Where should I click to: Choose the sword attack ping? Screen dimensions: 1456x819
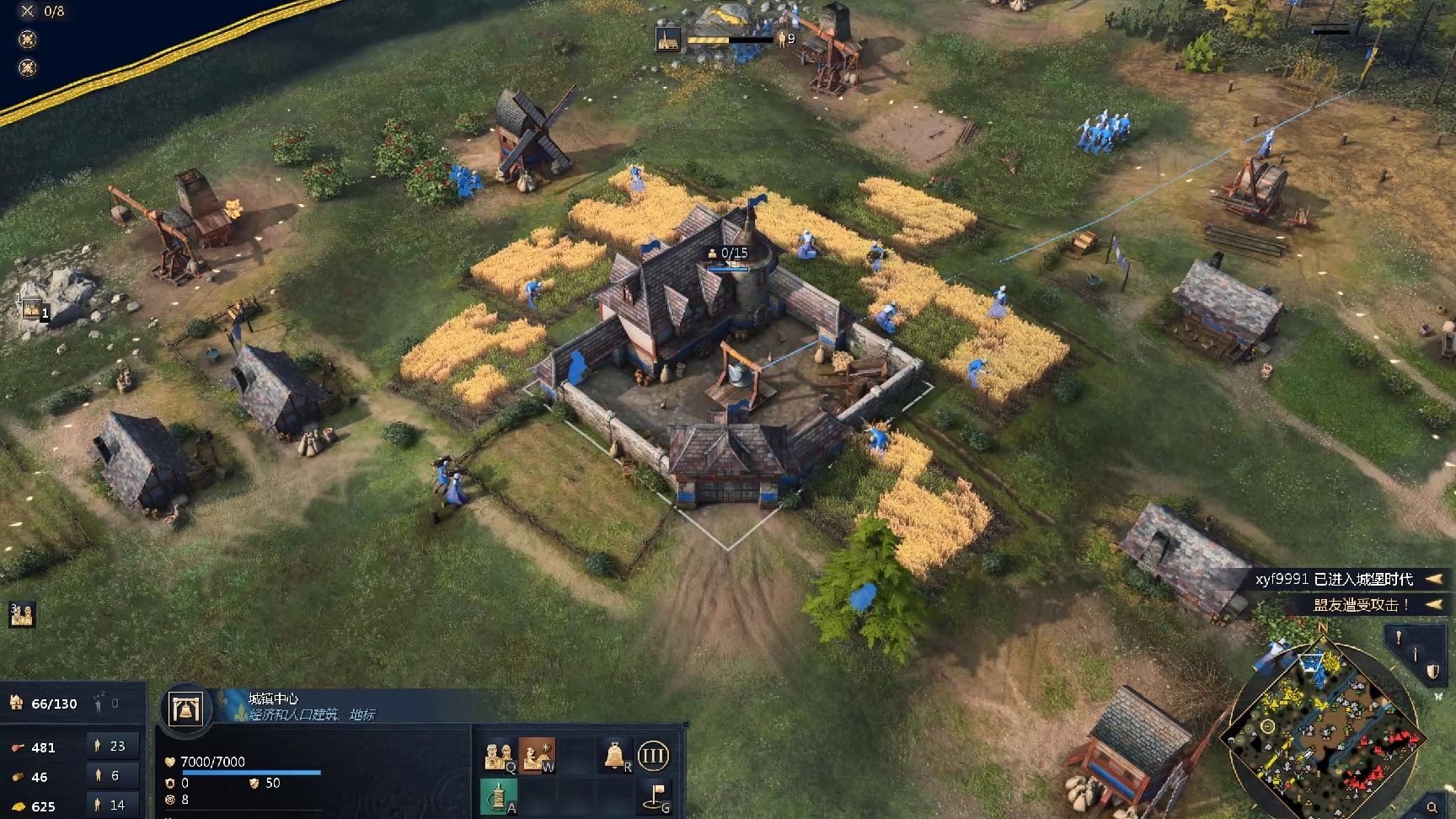tap(1416, 655)
